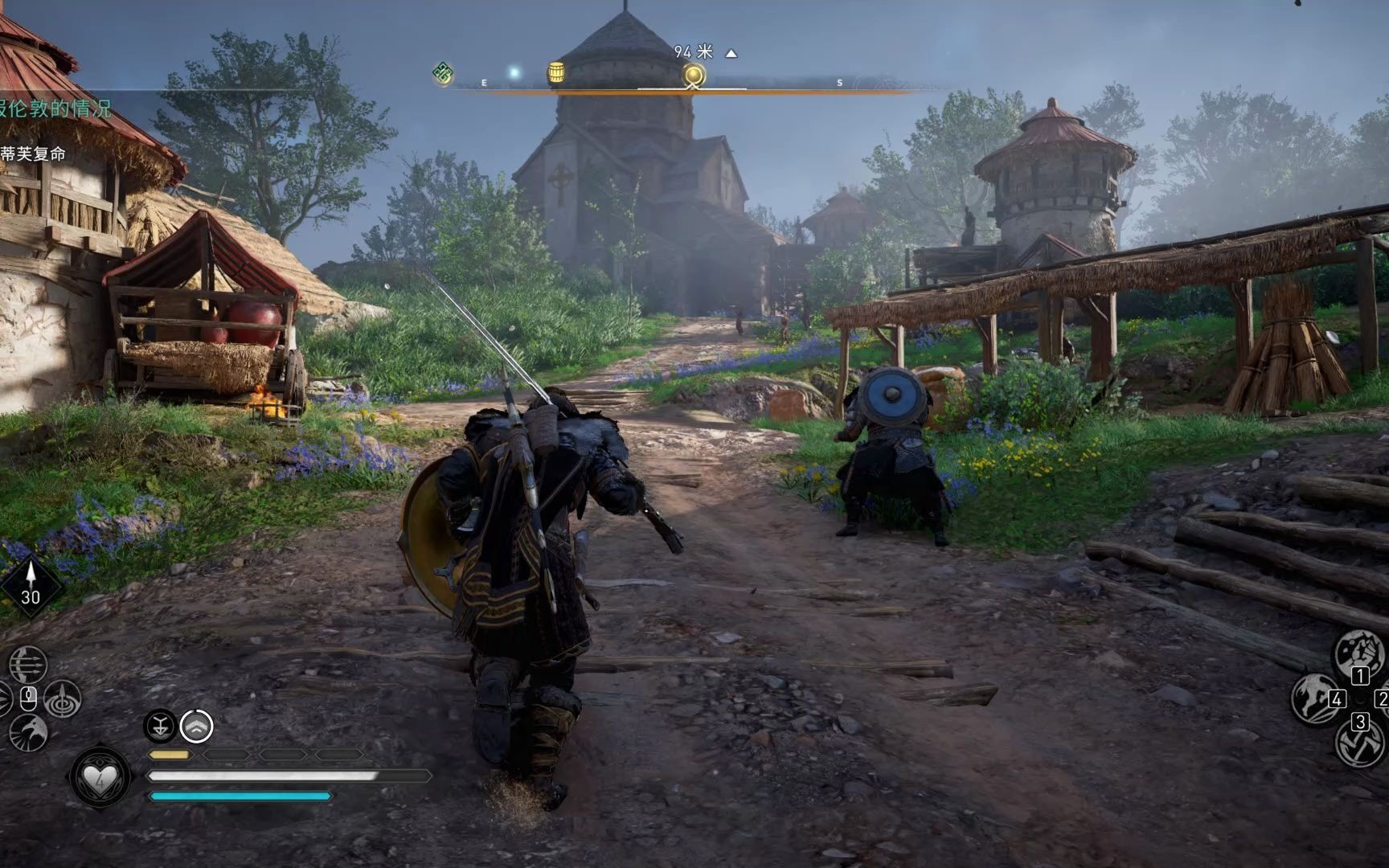Click the gold quest objective marker on compass

[694, 76]
